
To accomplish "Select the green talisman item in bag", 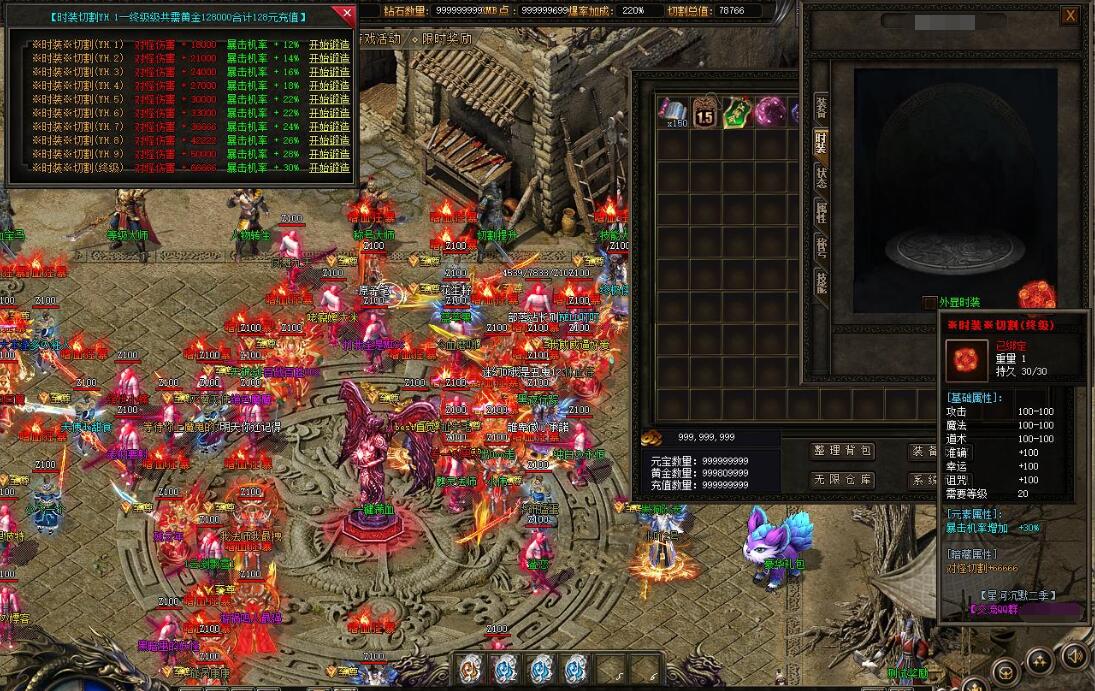I will click(738, 111).
